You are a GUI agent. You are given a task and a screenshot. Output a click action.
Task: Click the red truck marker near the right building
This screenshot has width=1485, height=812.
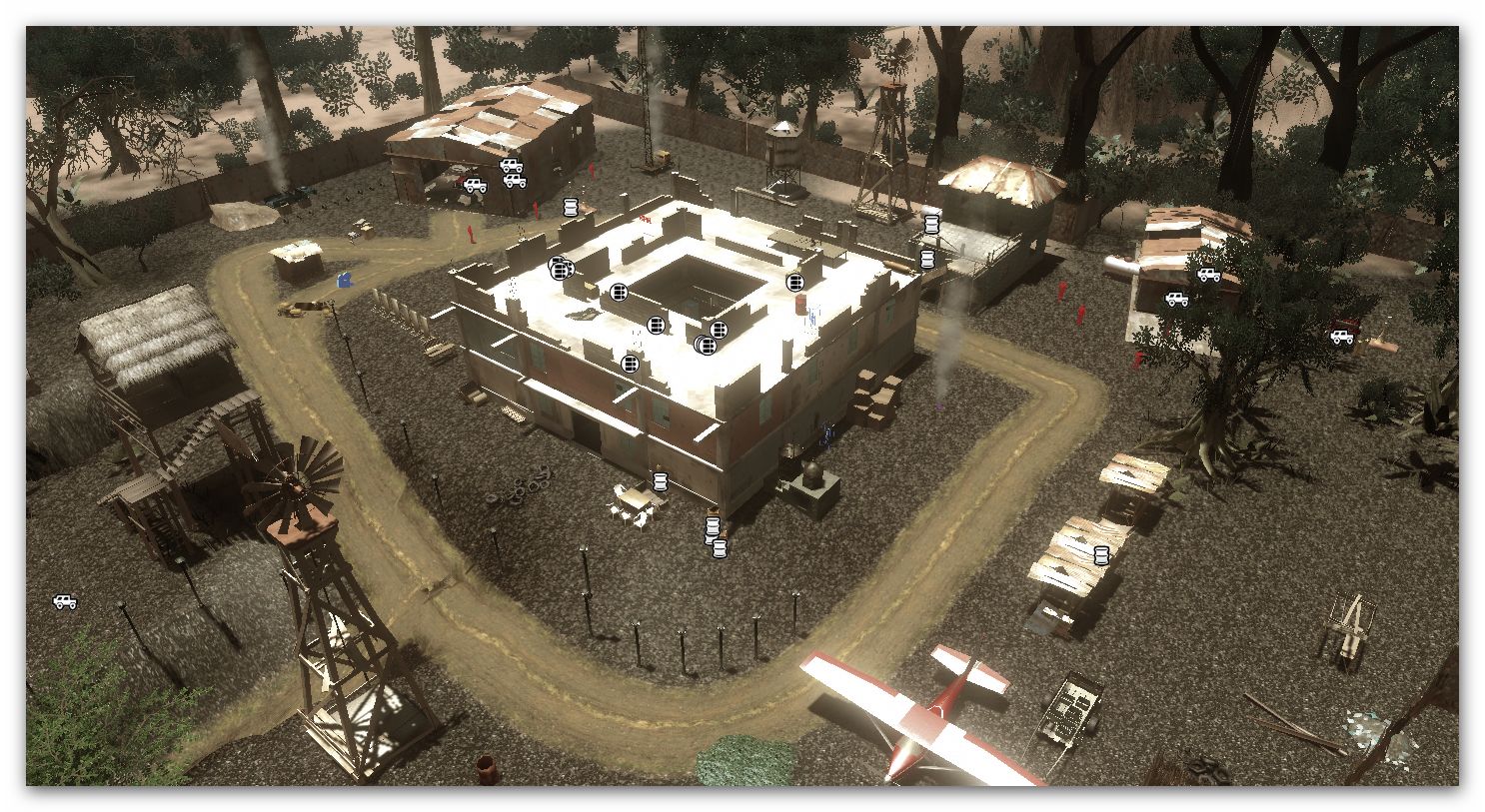[1341, 338]
